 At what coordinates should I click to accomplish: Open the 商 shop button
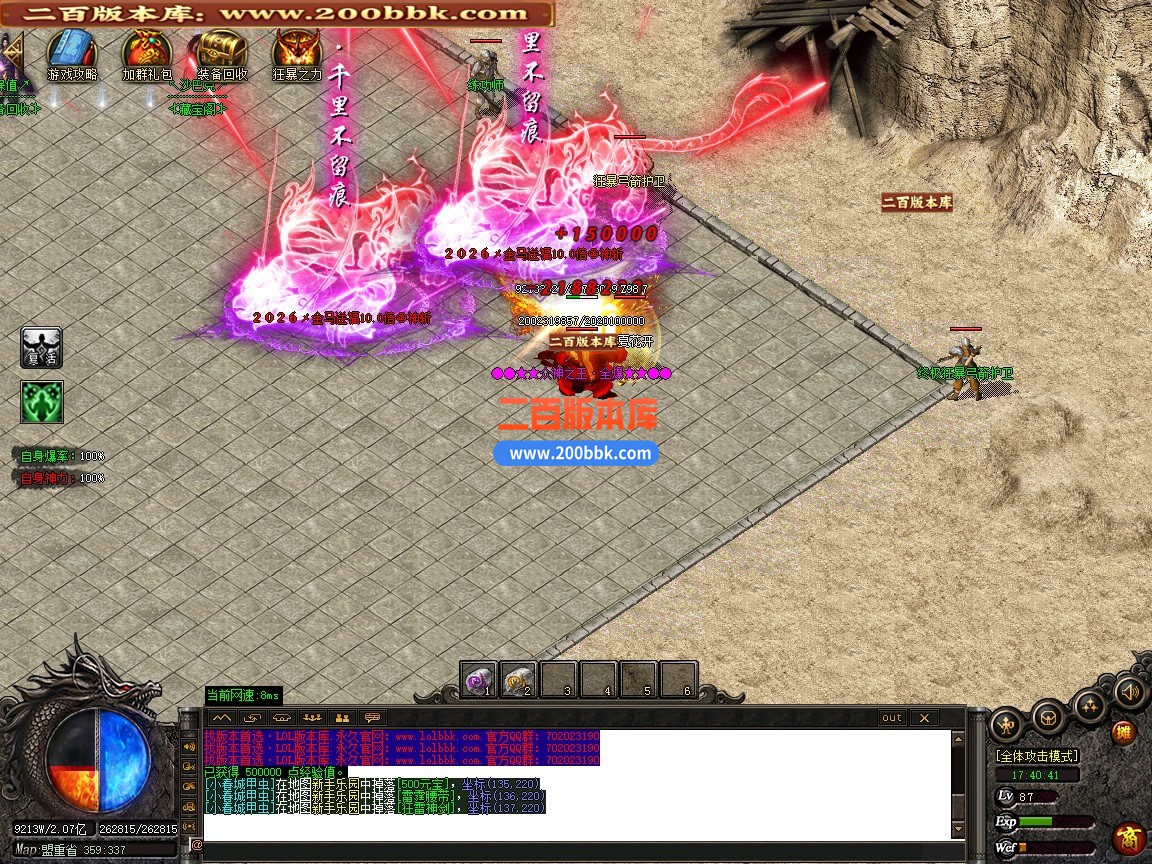coord(1129,836)
